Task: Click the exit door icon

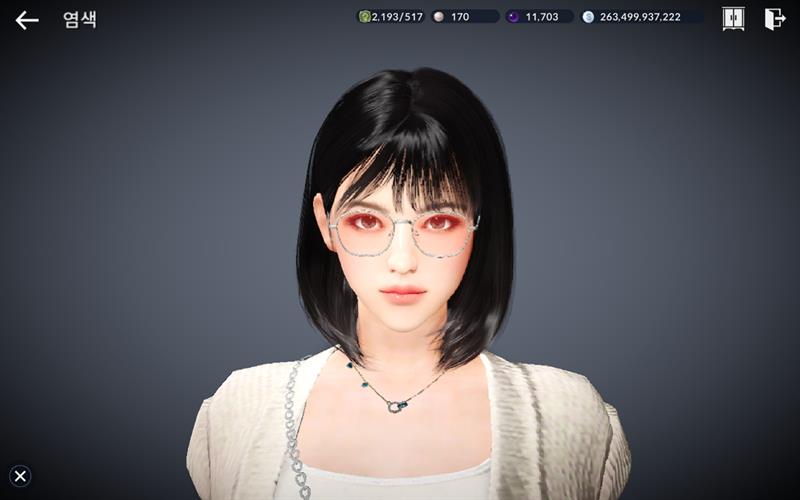Action: (774, 18)
